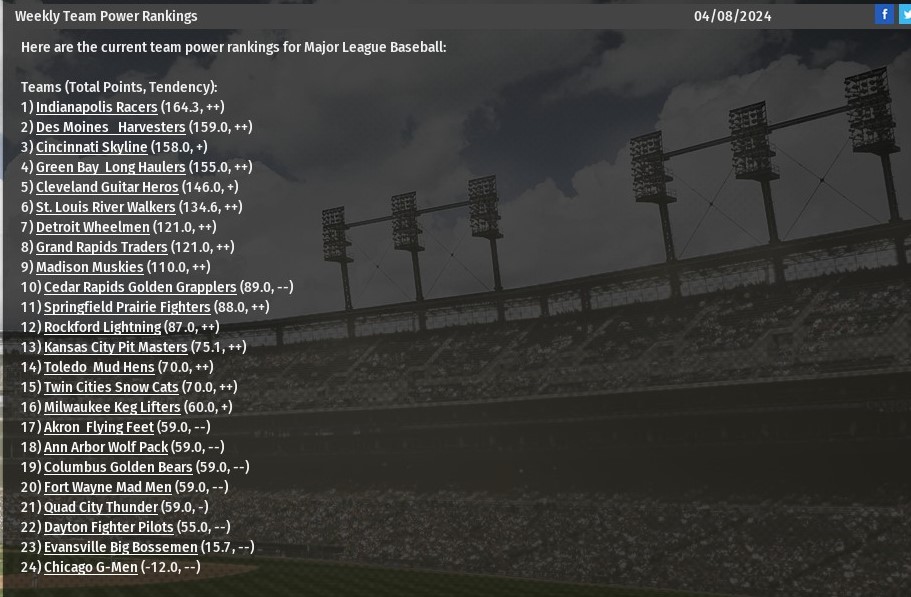Open Milwaukee Keg Lifters team page
The width and height of the screenshot is (911, 597).
pyautogui.click(x=112, y=407)
